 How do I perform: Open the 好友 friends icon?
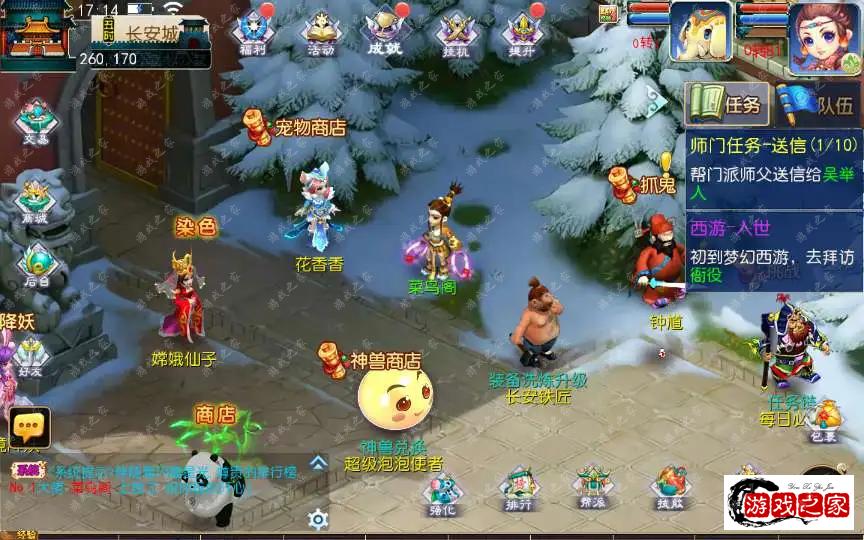pos(30,355)
